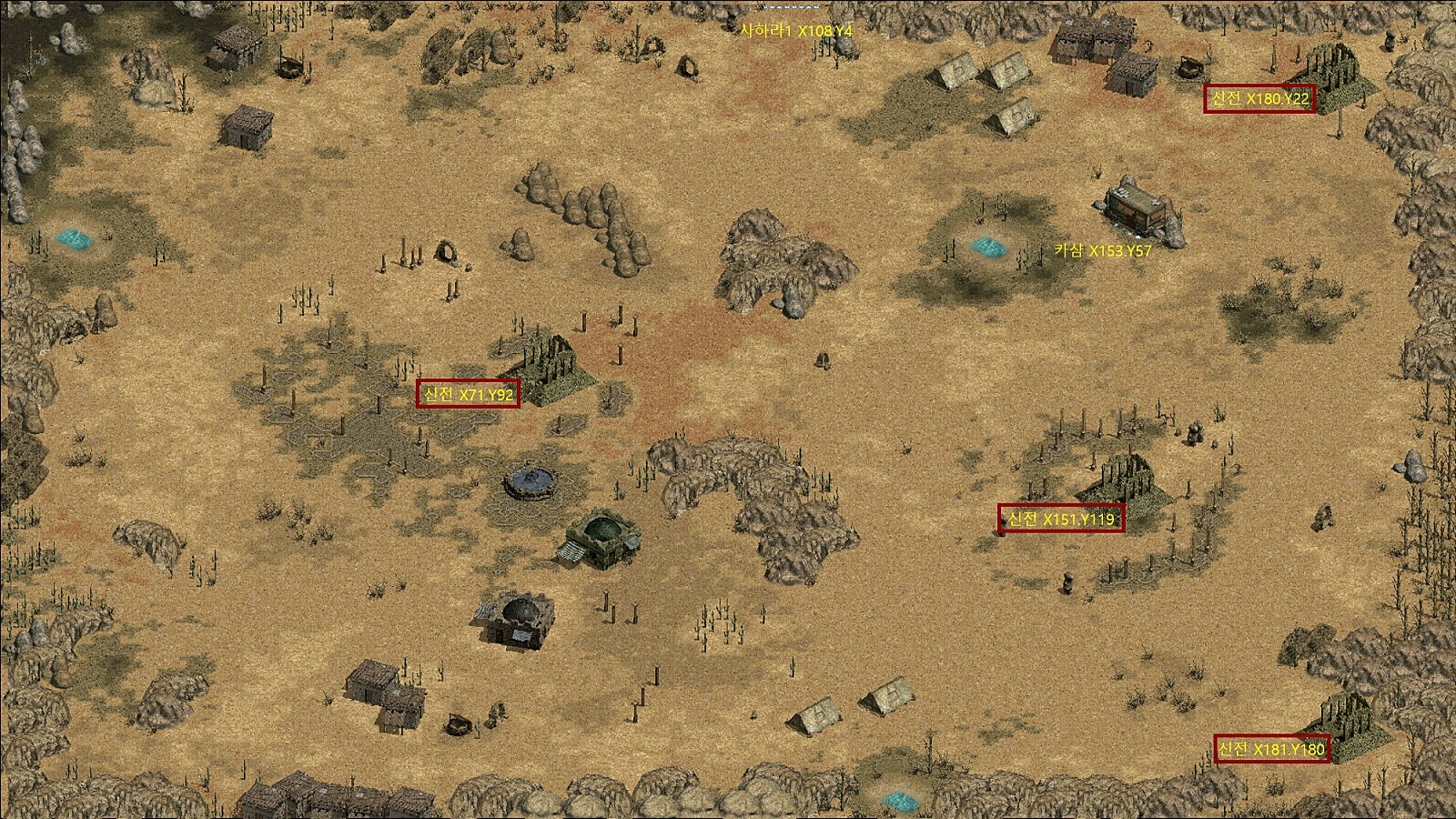
Task: Choose the 카삼 X153.Y57 map label
Action: point(1103,251)
